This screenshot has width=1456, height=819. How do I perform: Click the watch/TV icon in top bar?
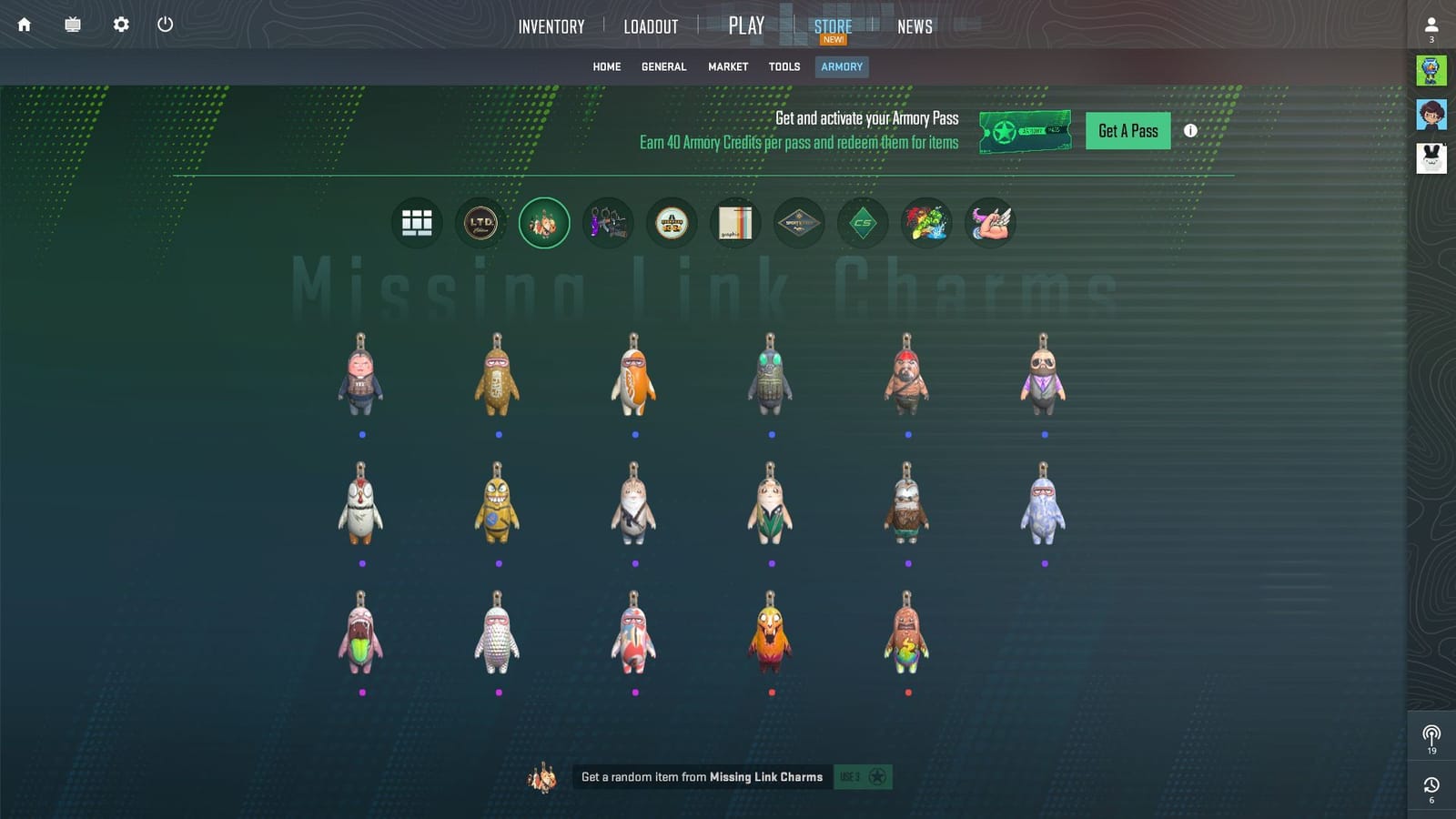click(72, 25)
